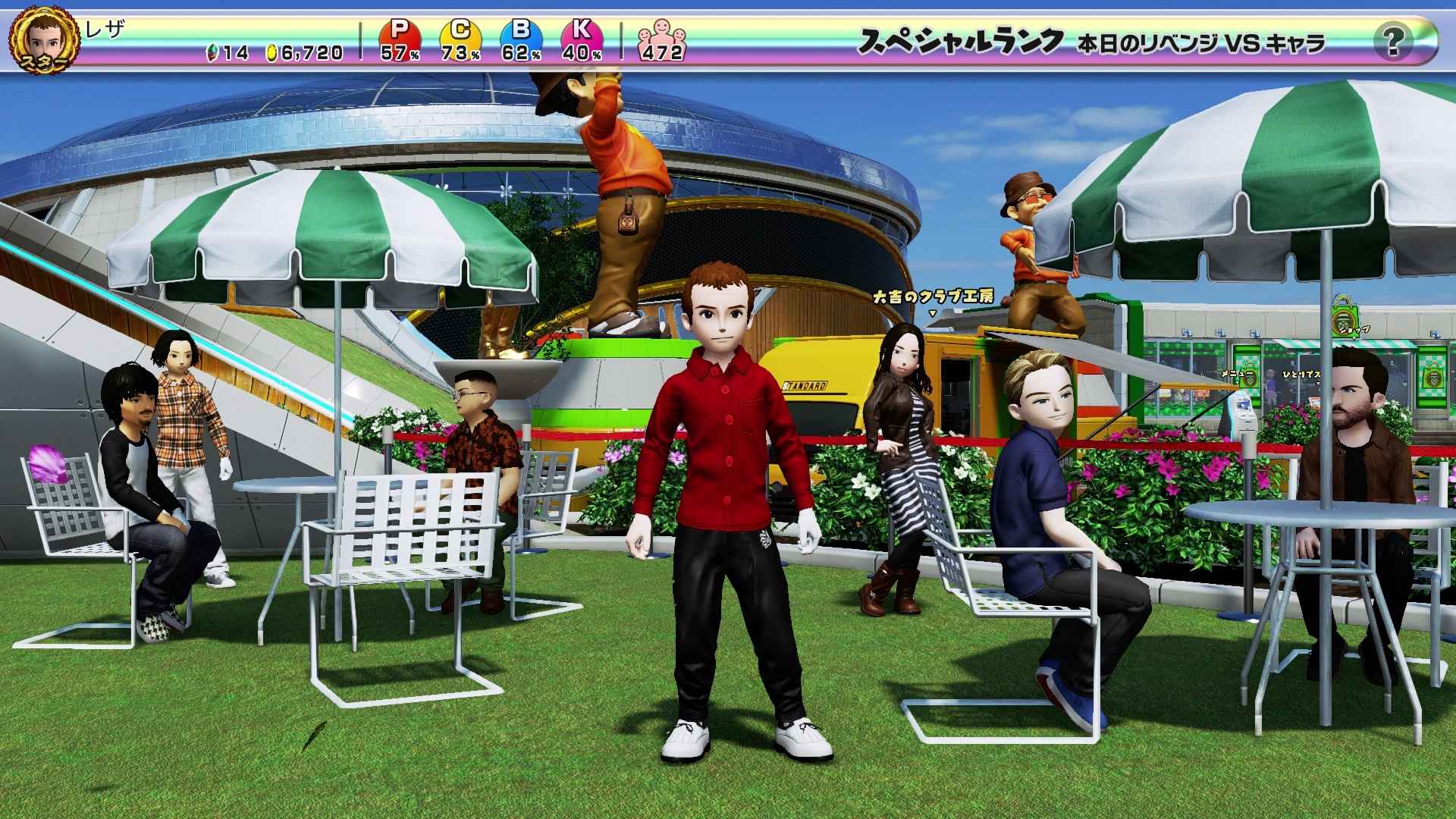Image resolution: width=1456 pixels, height=819 pixels.
Task: Select the メニュー location marker
Action: [1235, 374]
